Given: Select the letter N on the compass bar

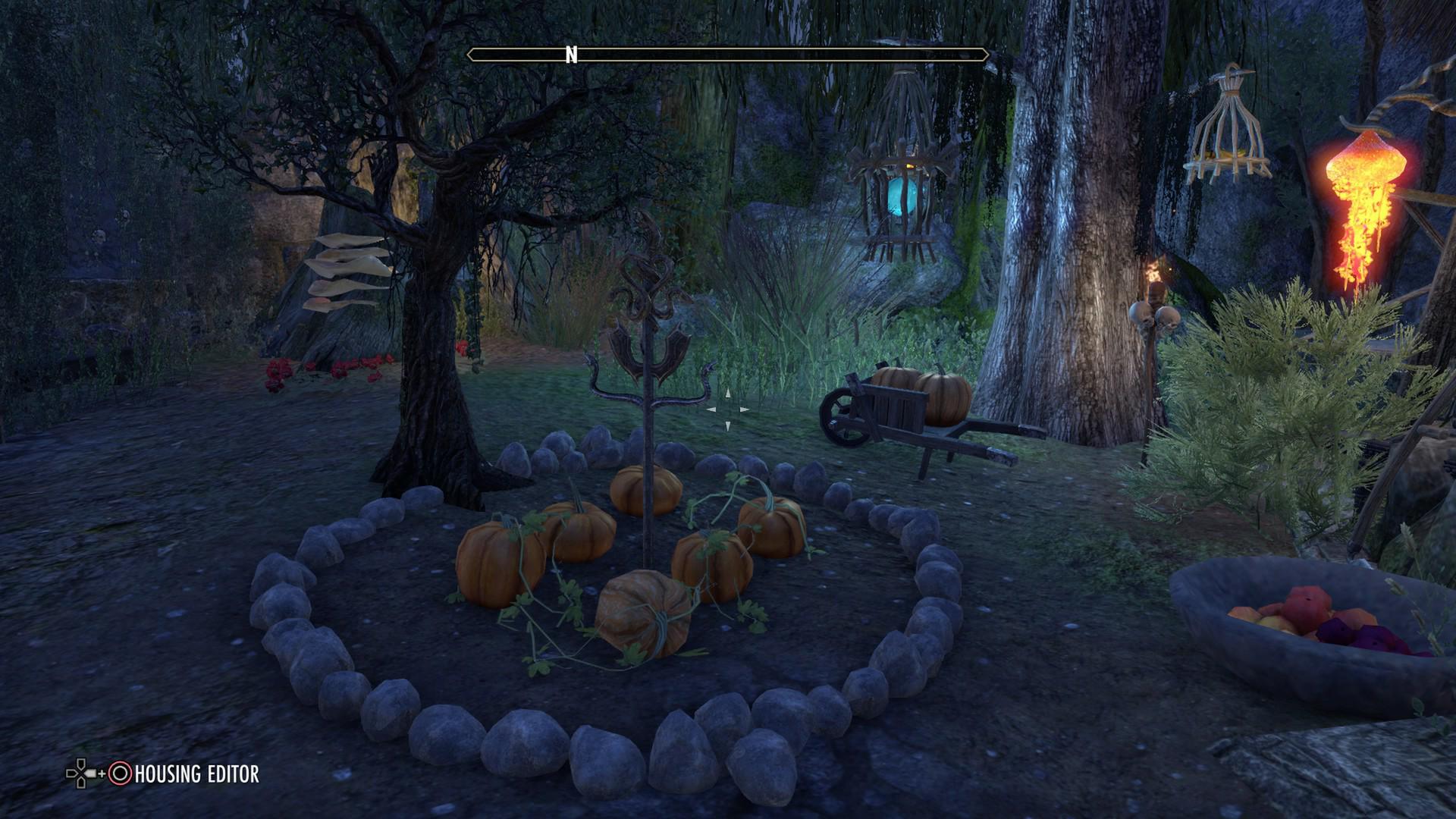Looking at the screenshot, I should click(570, 55).
